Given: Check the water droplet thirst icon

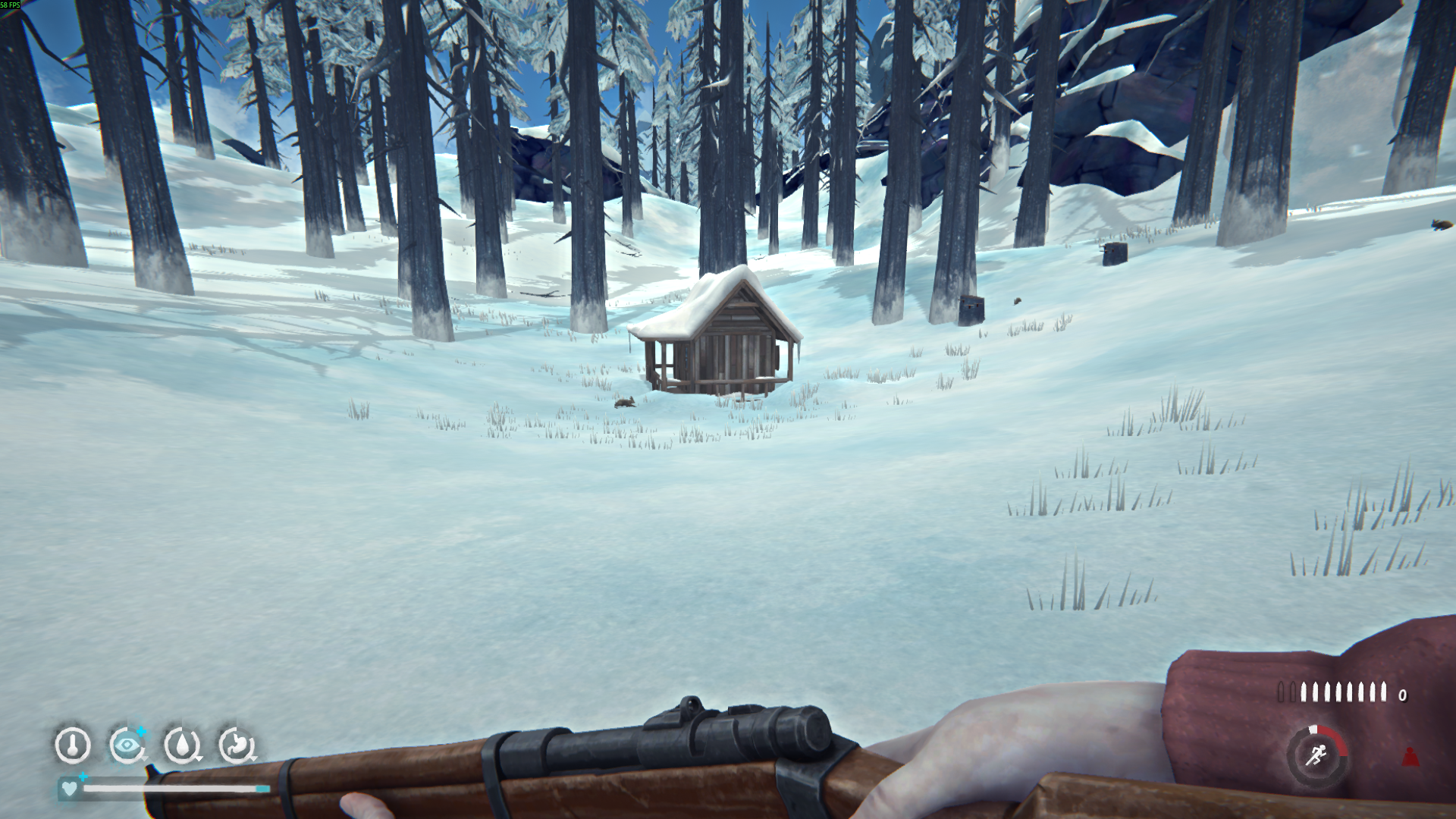Looking at the screenshot, I should [182, 745].
